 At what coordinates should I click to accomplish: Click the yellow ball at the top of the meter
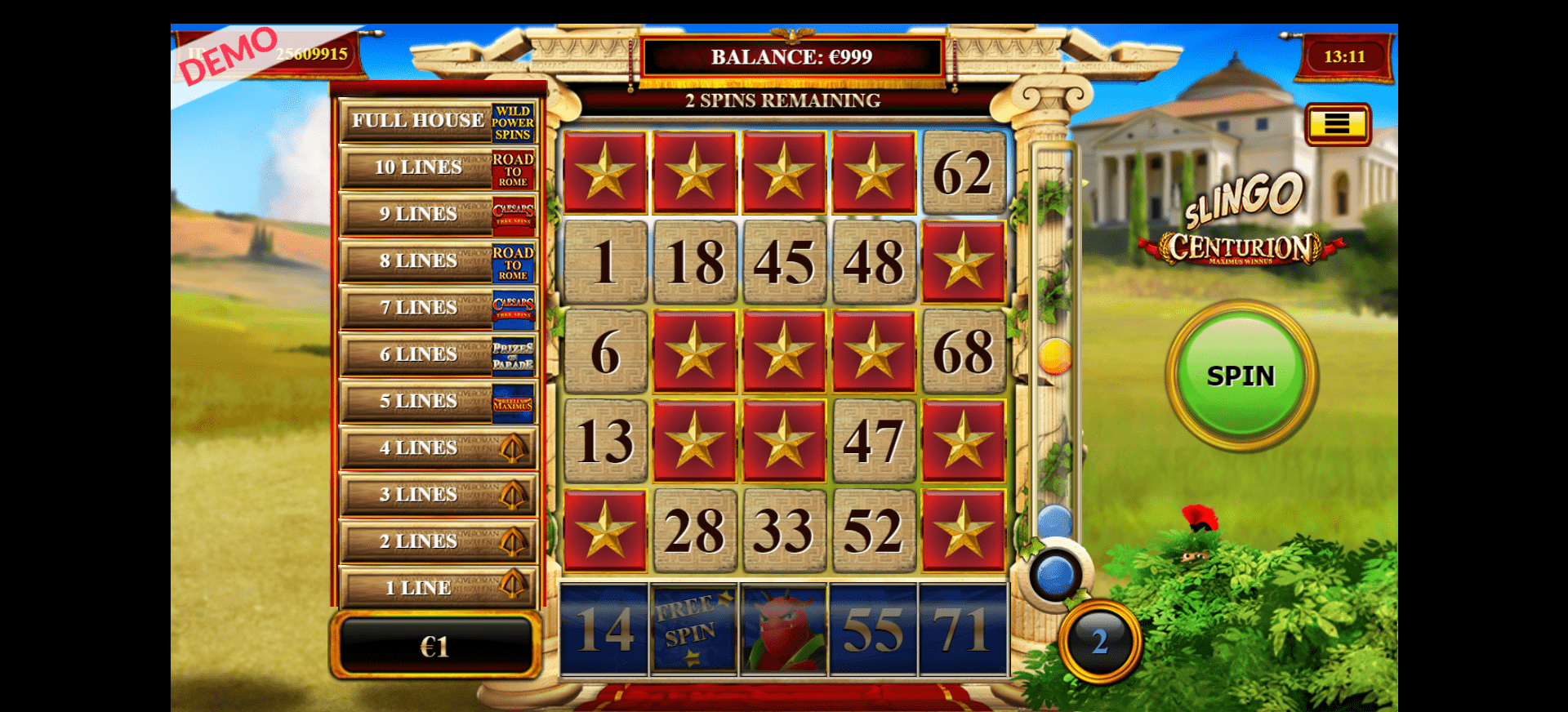[1054, 356]
